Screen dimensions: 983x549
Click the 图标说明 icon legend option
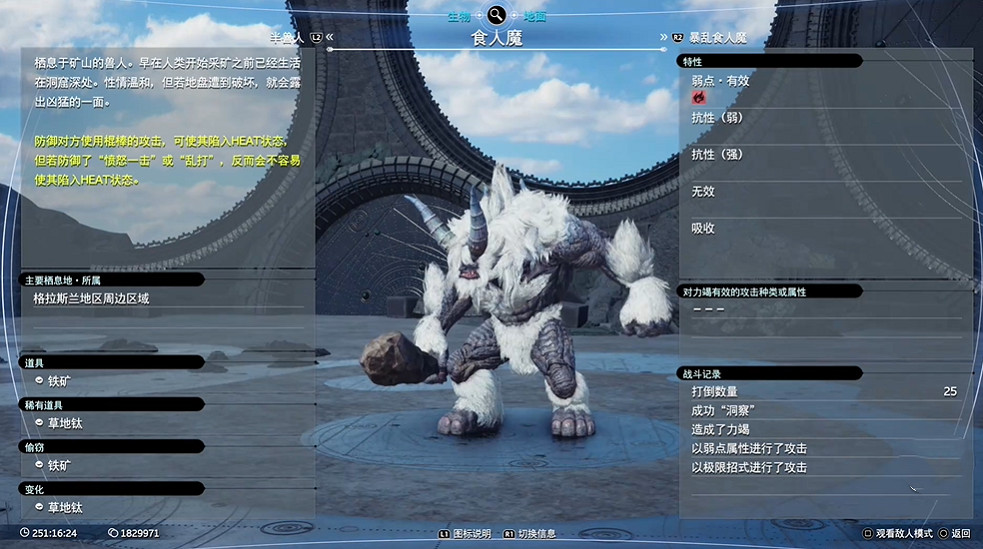[465, 534]
